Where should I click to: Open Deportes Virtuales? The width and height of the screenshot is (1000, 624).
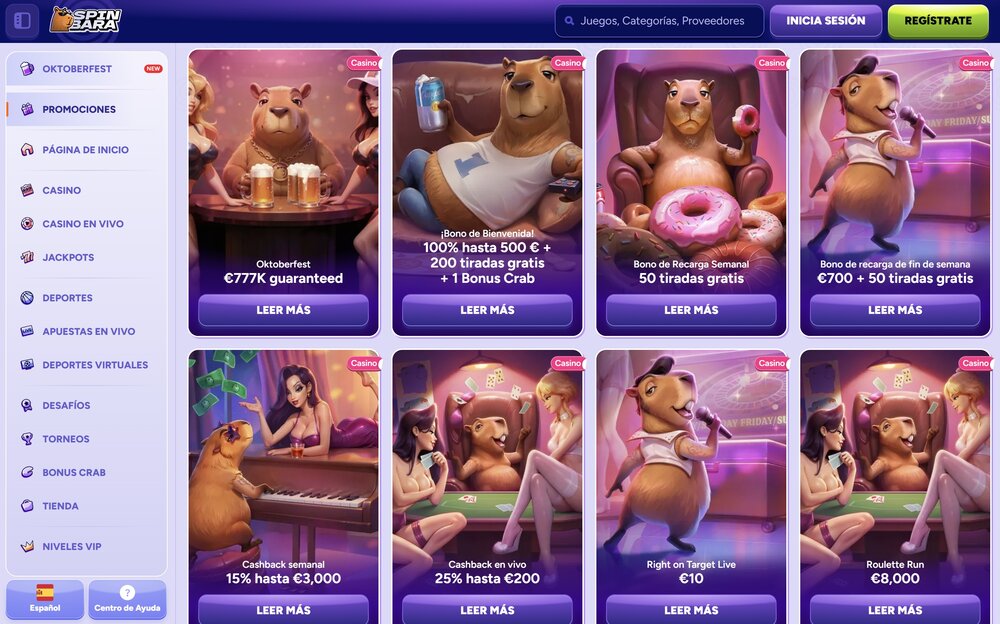[94, 365]
